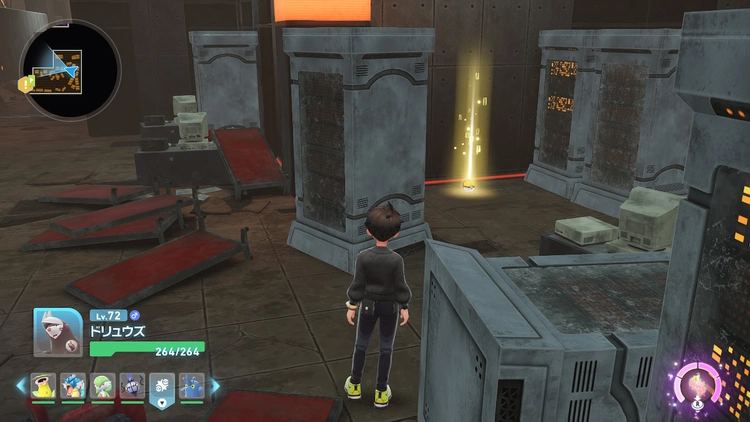Select the highlighted Poké Ball party slot
Viewport: 750px width, 422px height.
162,386
